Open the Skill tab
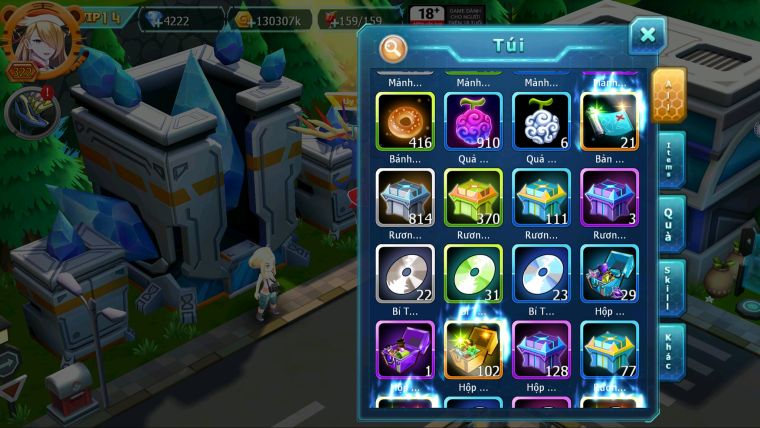The image size is (760, 428). pyautogui.click(x=669, y=289)
